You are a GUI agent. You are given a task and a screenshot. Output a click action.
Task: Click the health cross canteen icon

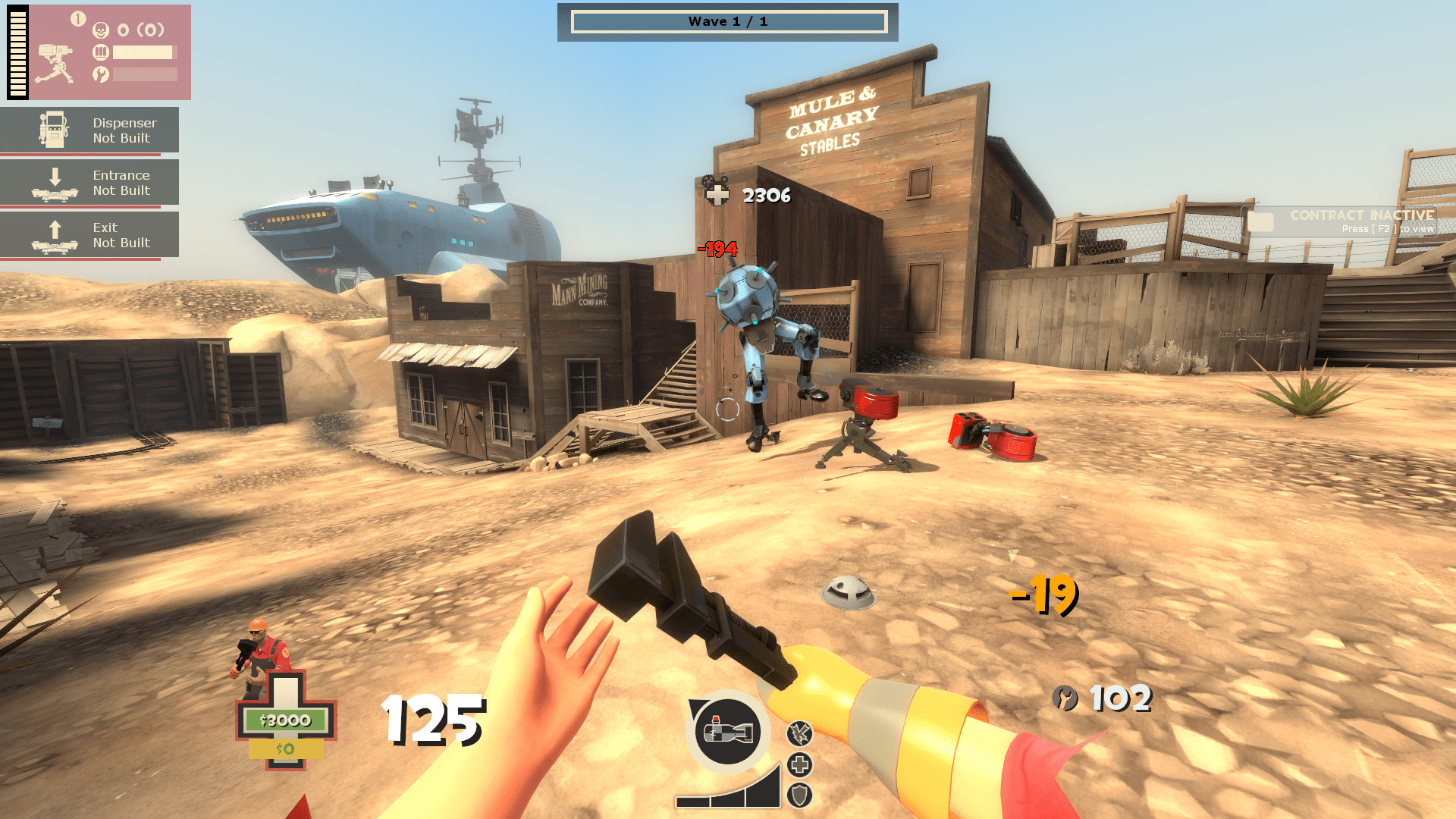coord(800,764)
